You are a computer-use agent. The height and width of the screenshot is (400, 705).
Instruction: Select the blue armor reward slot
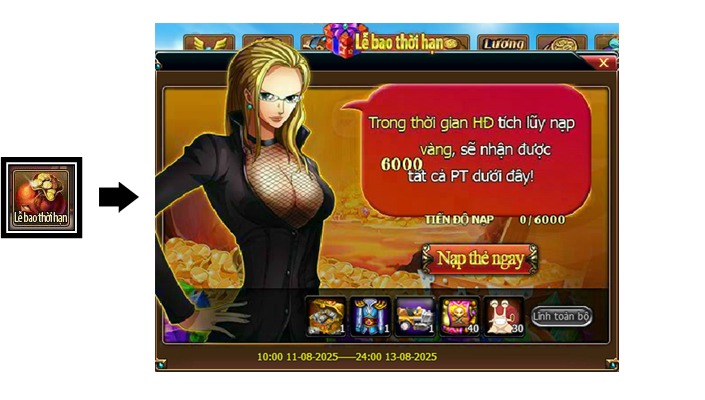click(x=371, y=314)
